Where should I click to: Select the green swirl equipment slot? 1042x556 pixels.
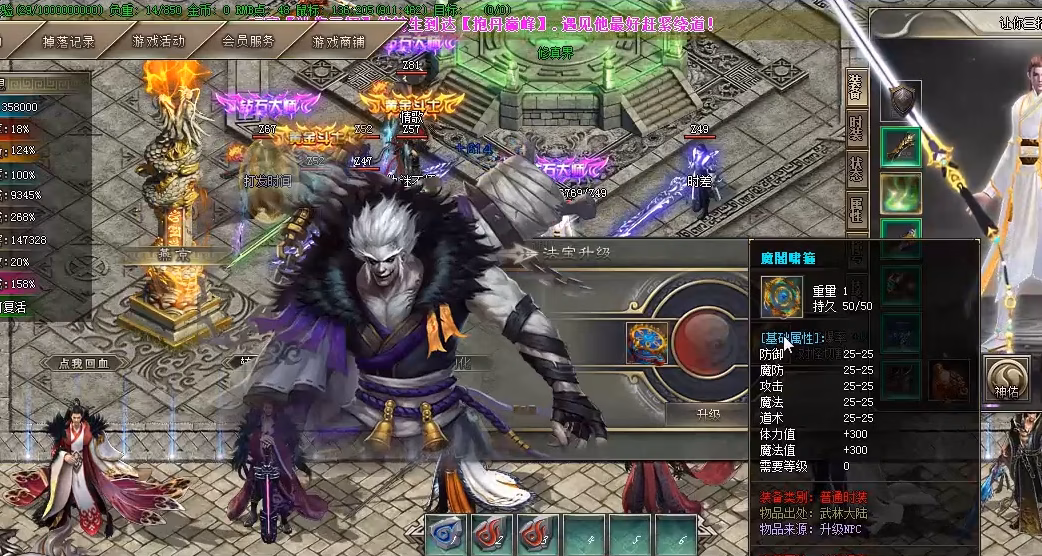(901, 194)
